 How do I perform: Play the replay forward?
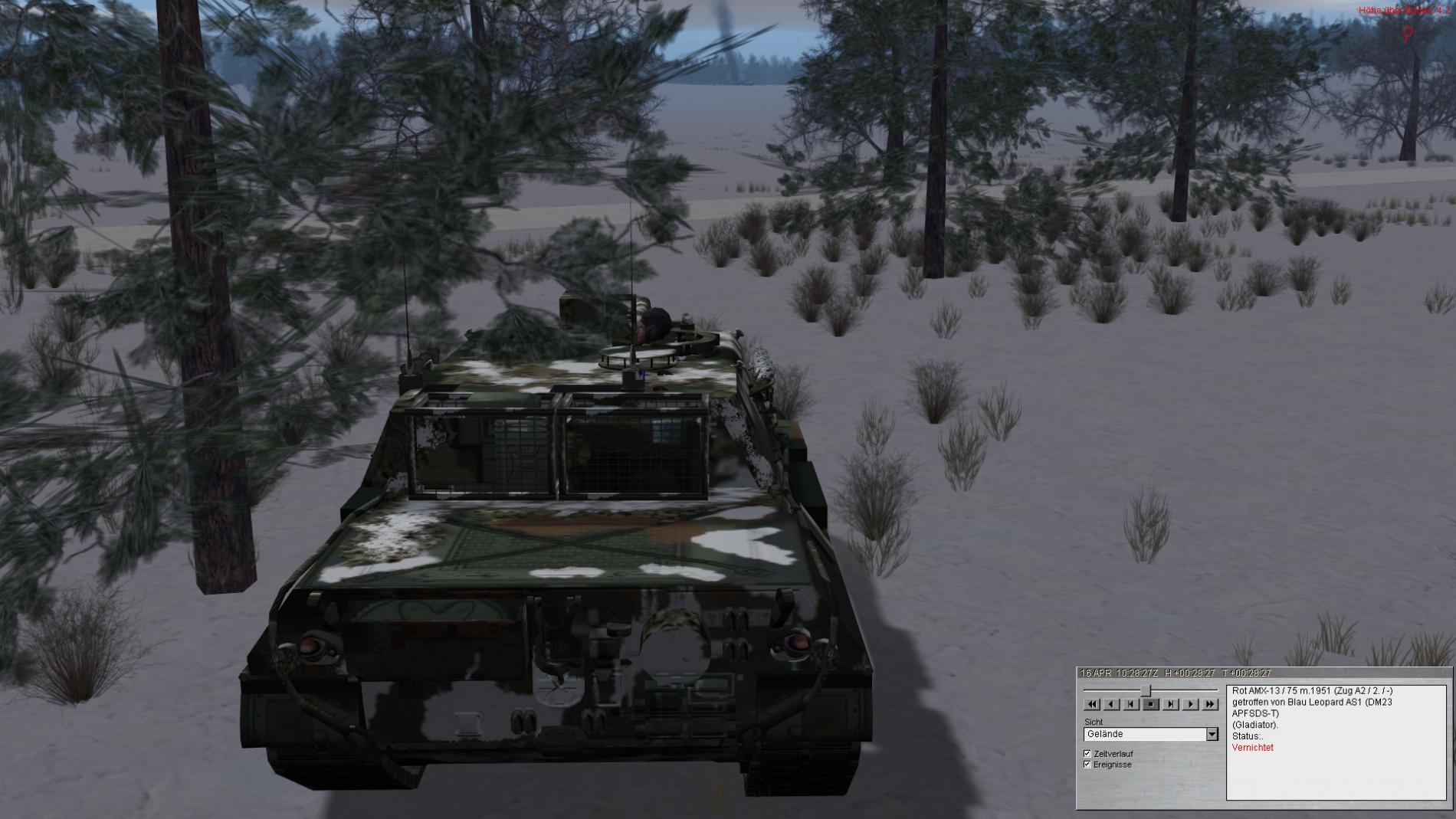pos(1190,704)
